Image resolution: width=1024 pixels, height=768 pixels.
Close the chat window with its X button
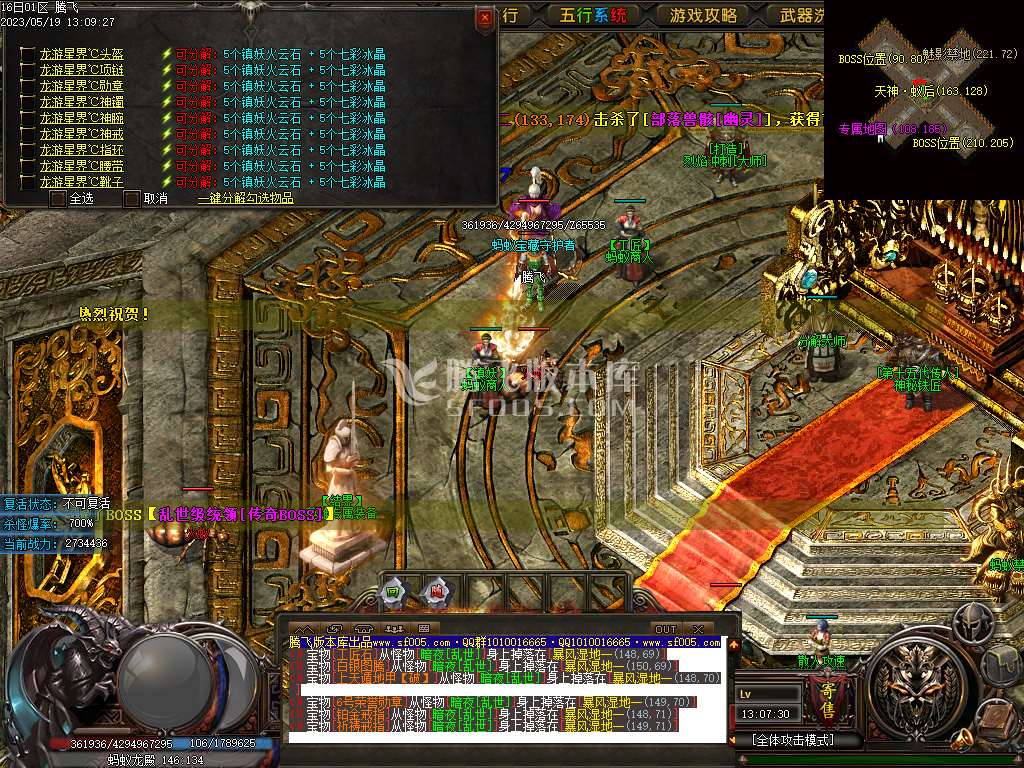[699, 629]
